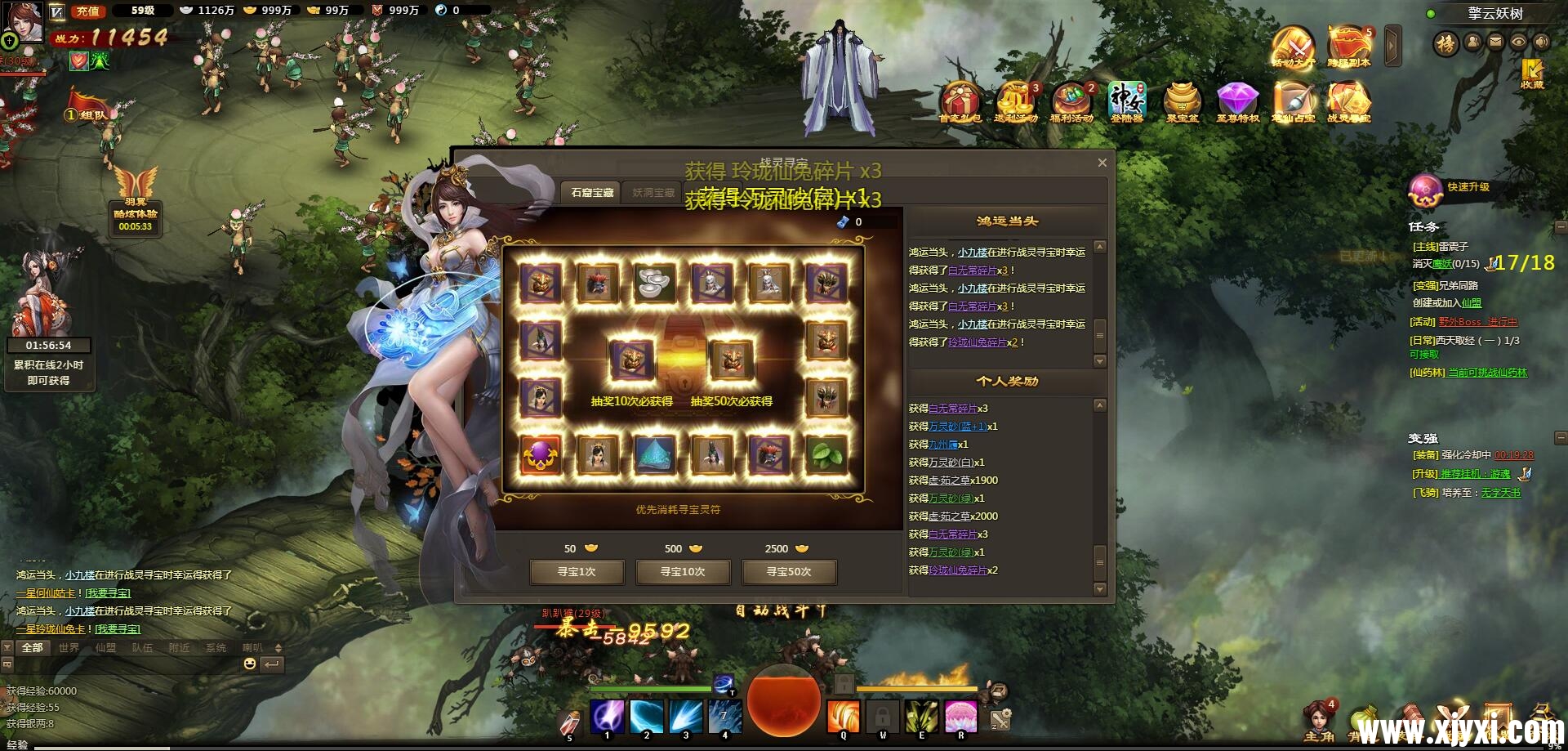The height and width of the screenshot is (751, 1568).
Task: Click the 快速升级 quick level-up icon
Action: click(1426, 190)
